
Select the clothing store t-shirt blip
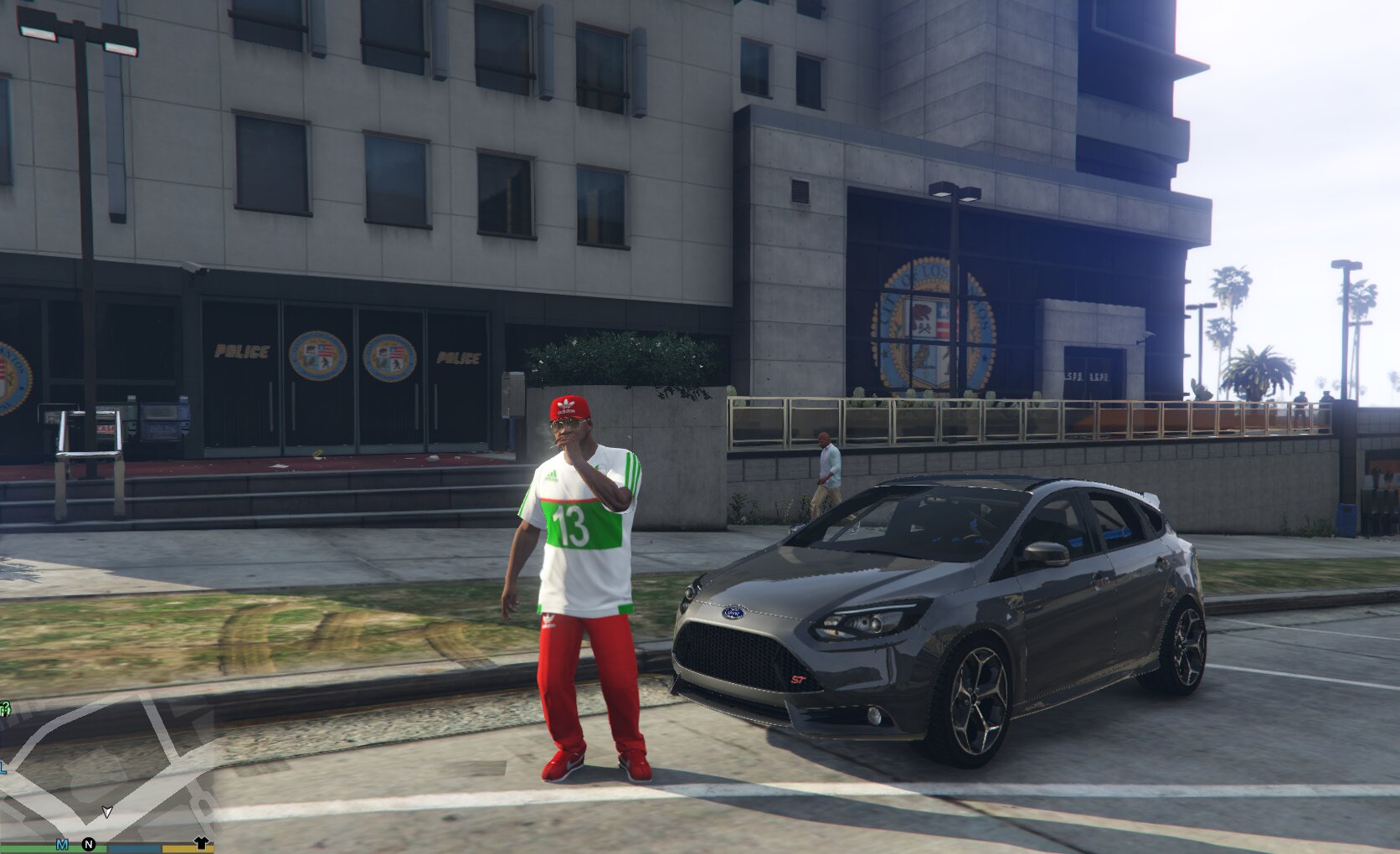pos(201,842)
